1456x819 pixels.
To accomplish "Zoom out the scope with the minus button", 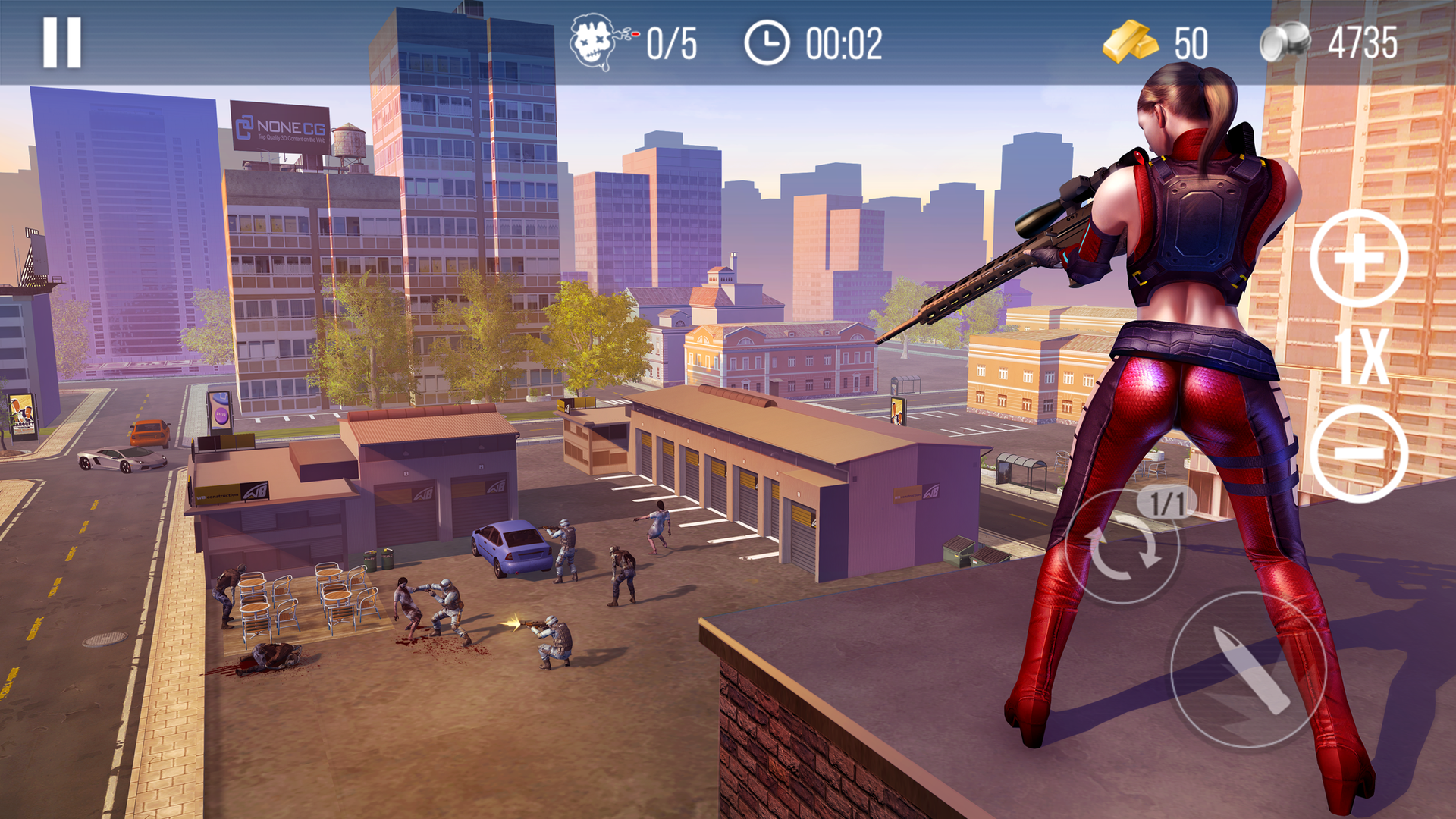I will click(1358, 453).
